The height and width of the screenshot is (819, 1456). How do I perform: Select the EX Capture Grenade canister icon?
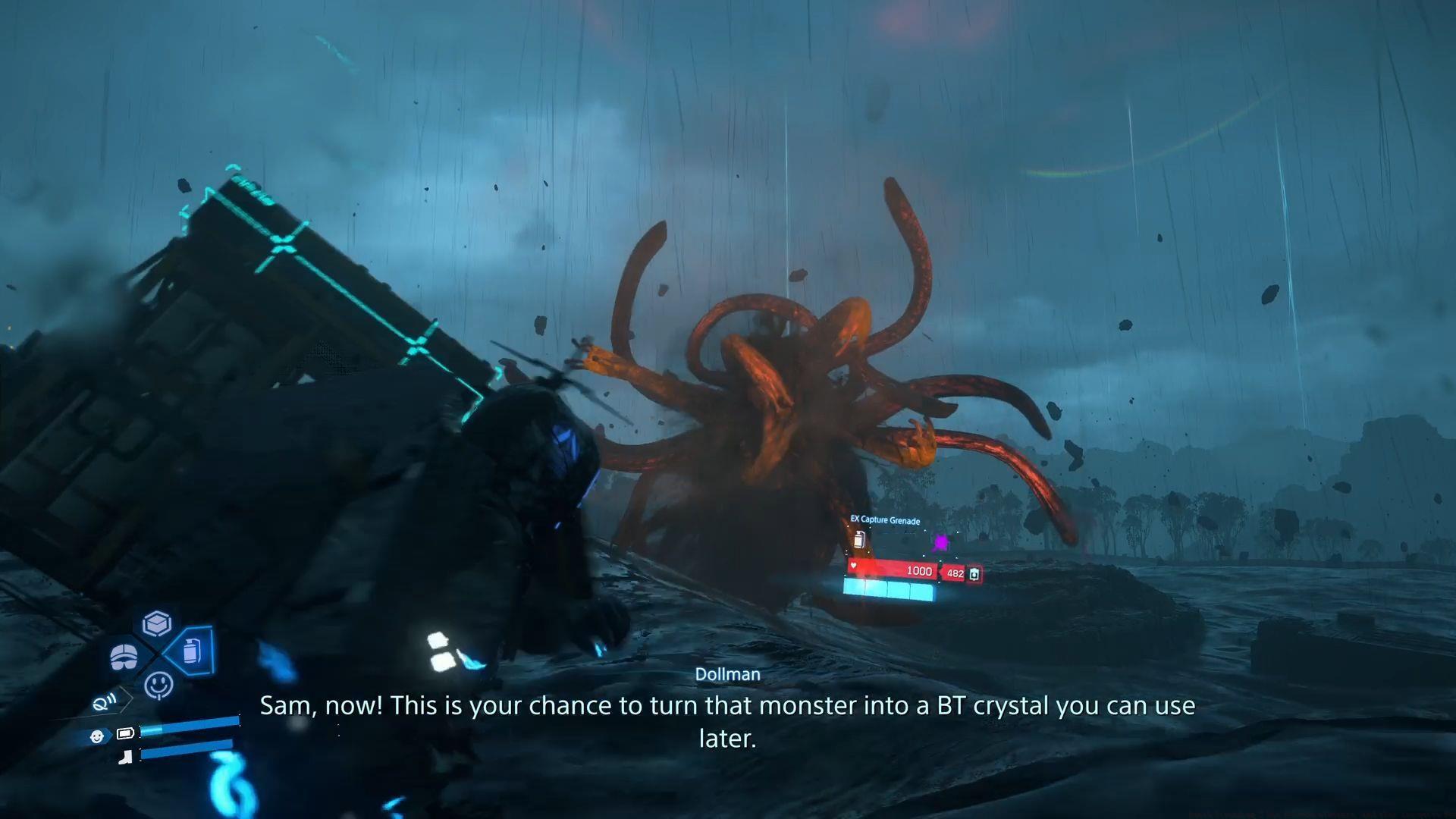[859, 539]
